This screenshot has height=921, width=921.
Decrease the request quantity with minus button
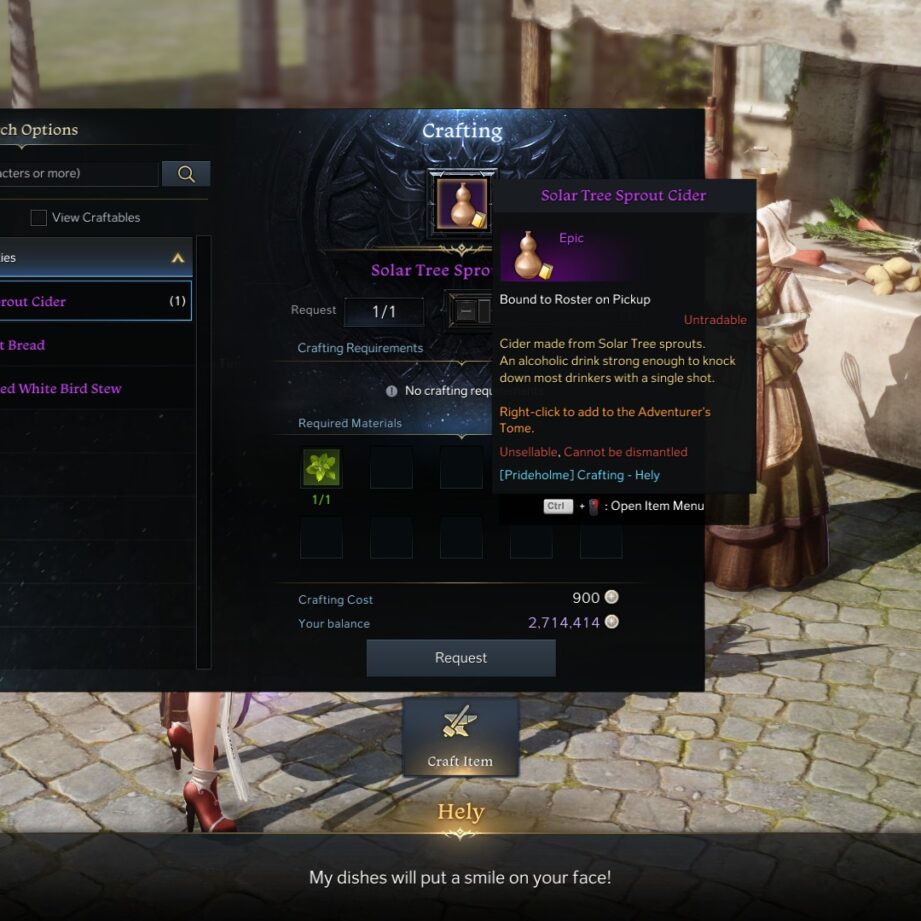pyautogui.click(x=465, y=311)
